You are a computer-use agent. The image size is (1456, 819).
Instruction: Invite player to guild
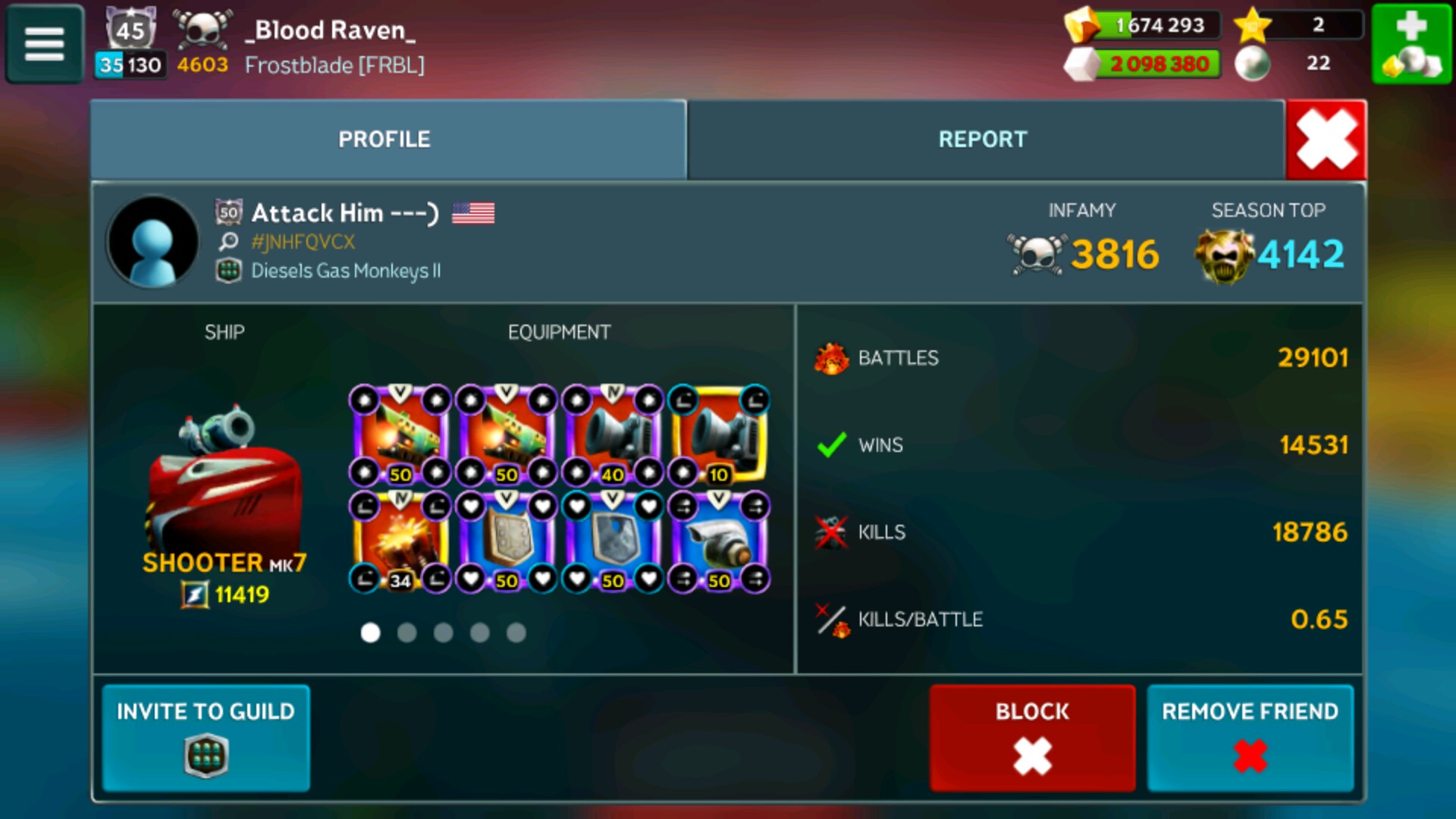pos(206,737)
